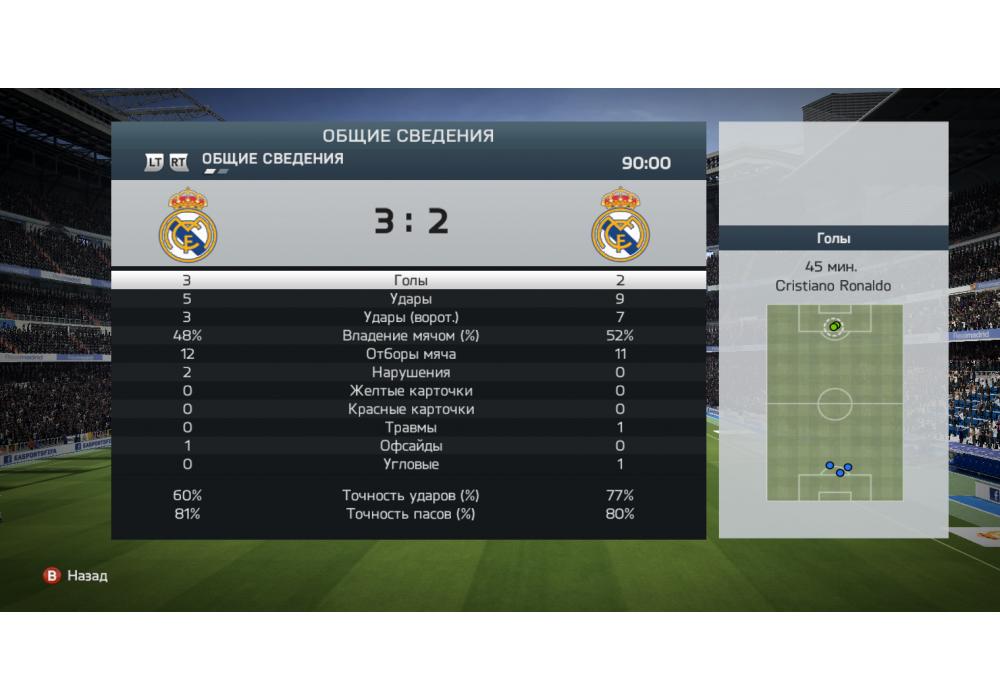The image size is (1000, 700).
Task: Choose the Угловые stats row
Action: tap(410, 464)
